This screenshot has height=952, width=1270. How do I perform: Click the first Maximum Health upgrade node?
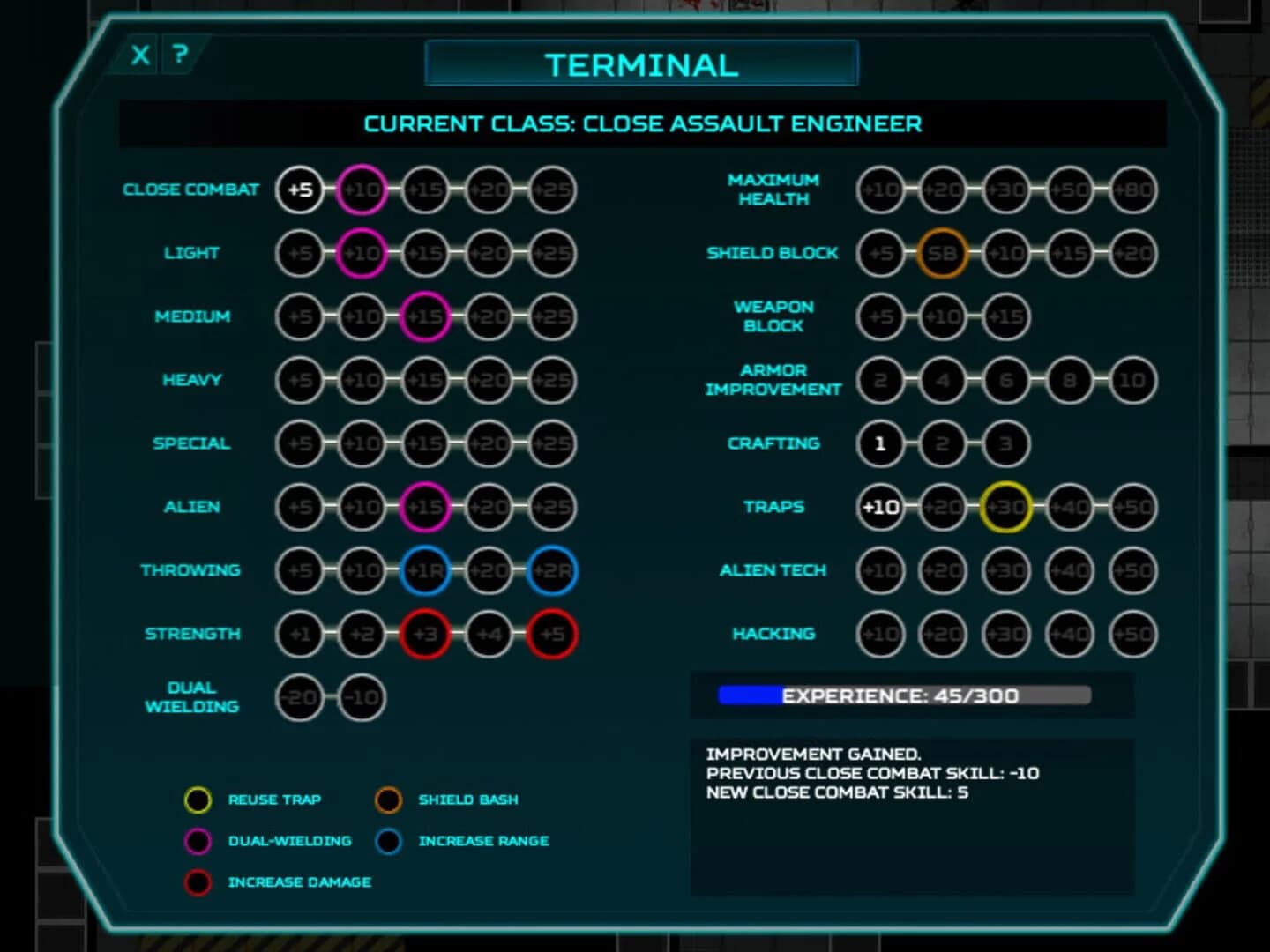pyautogui.click(x=880, y=190)
